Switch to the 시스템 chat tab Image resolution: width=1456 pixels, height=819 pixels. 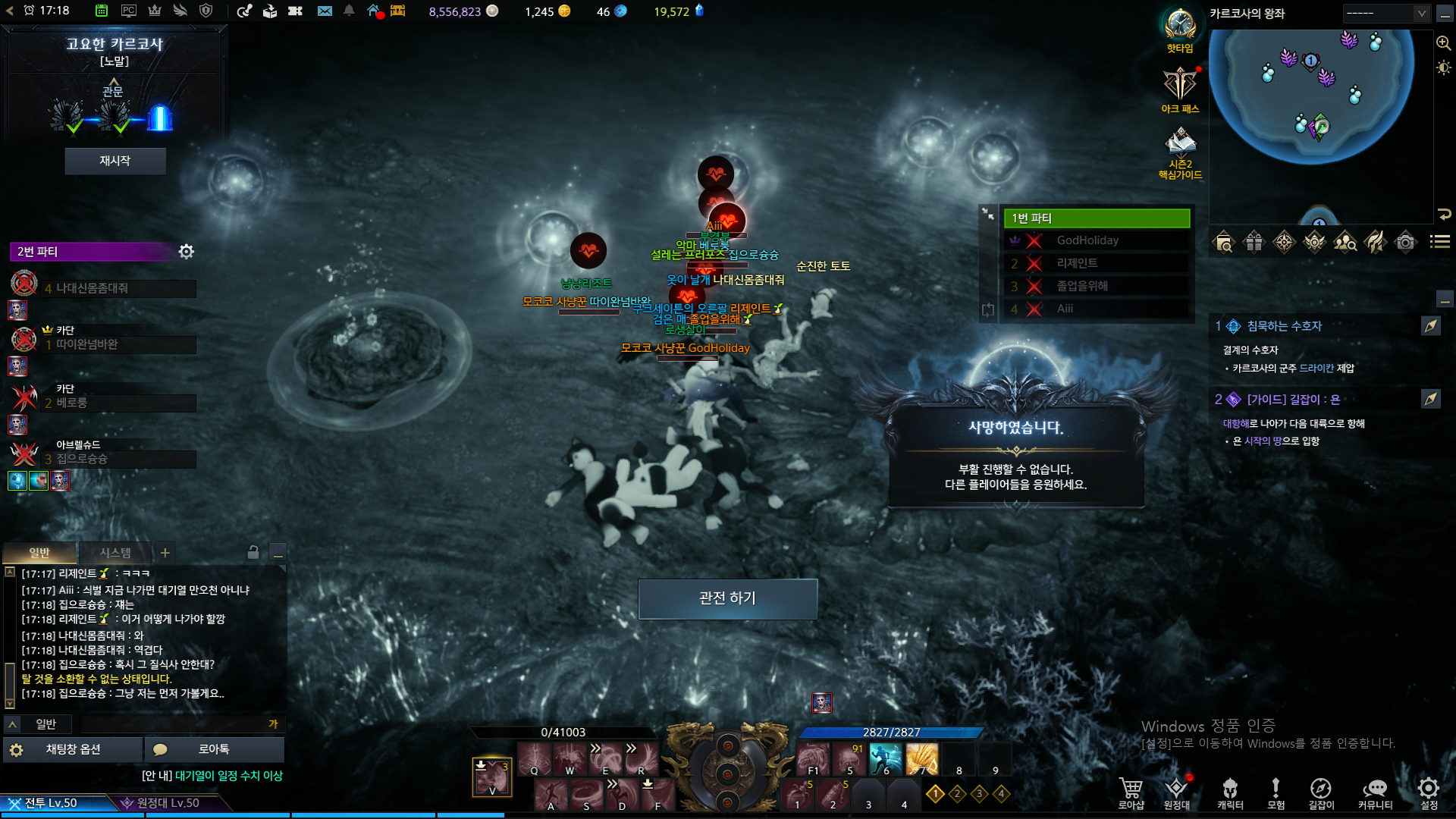point(115,553)
